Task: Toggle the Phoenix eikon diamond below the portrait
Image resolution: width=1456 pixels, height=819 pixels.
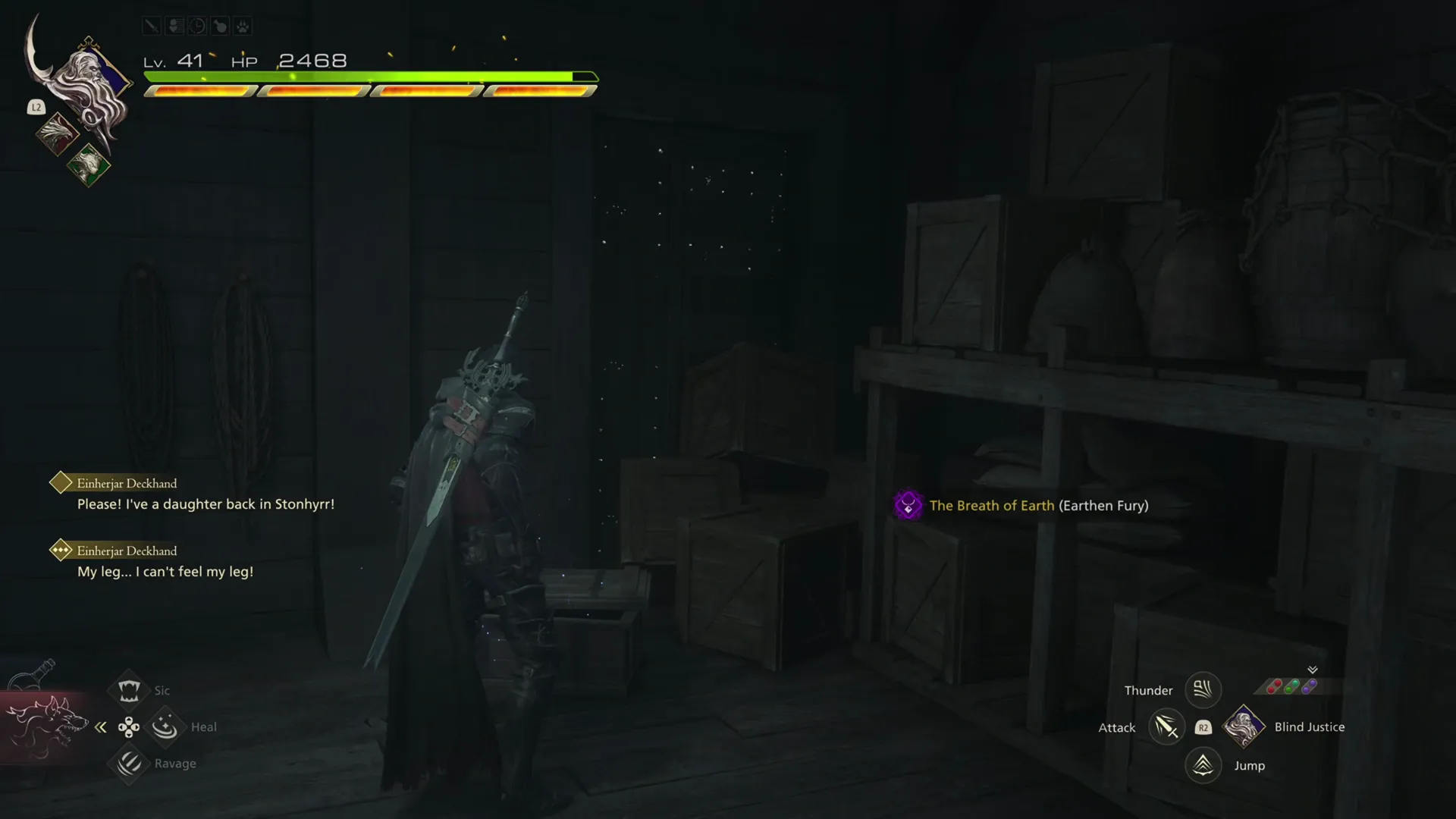Action: (58, 134)
